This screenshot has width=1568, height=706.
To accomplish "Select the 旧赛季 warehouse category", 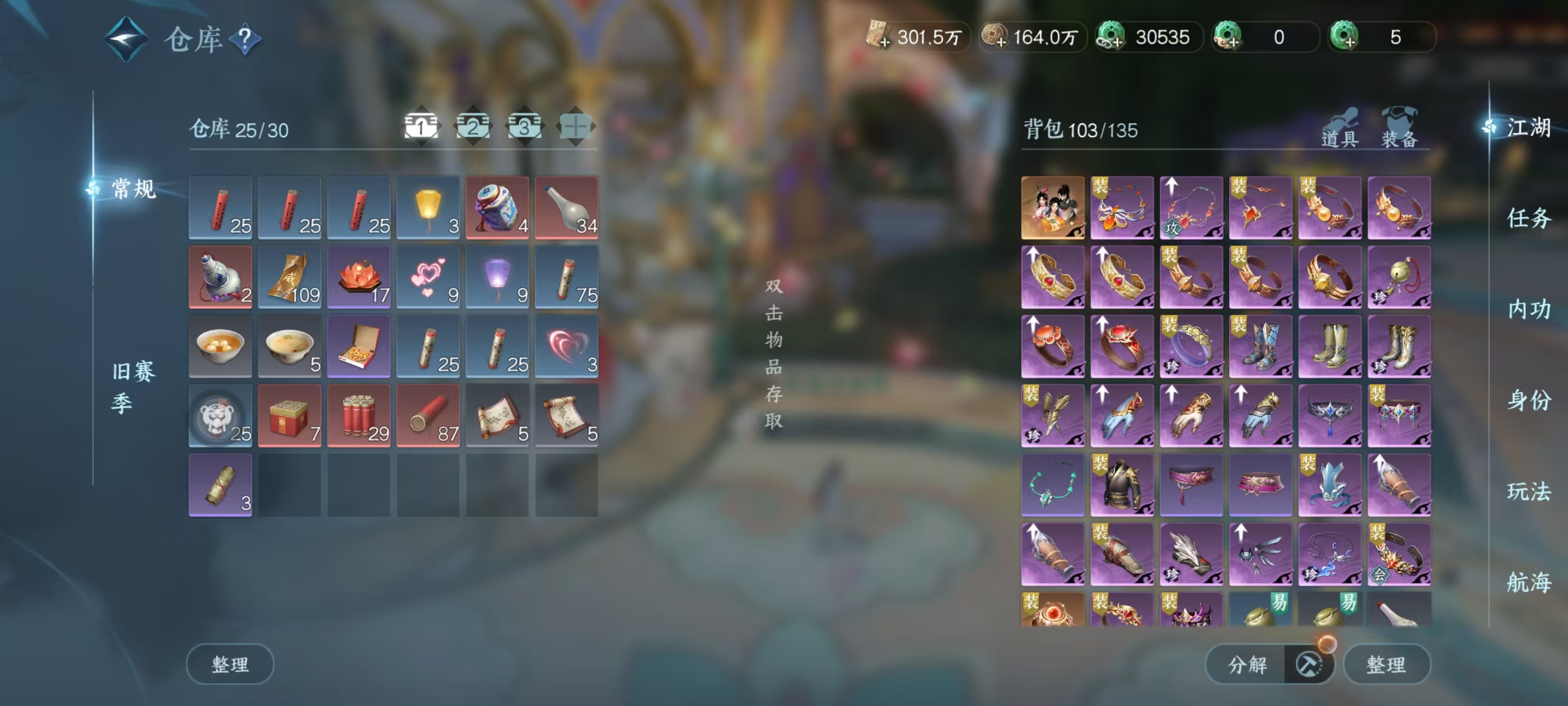I will (x=132, y=386).
